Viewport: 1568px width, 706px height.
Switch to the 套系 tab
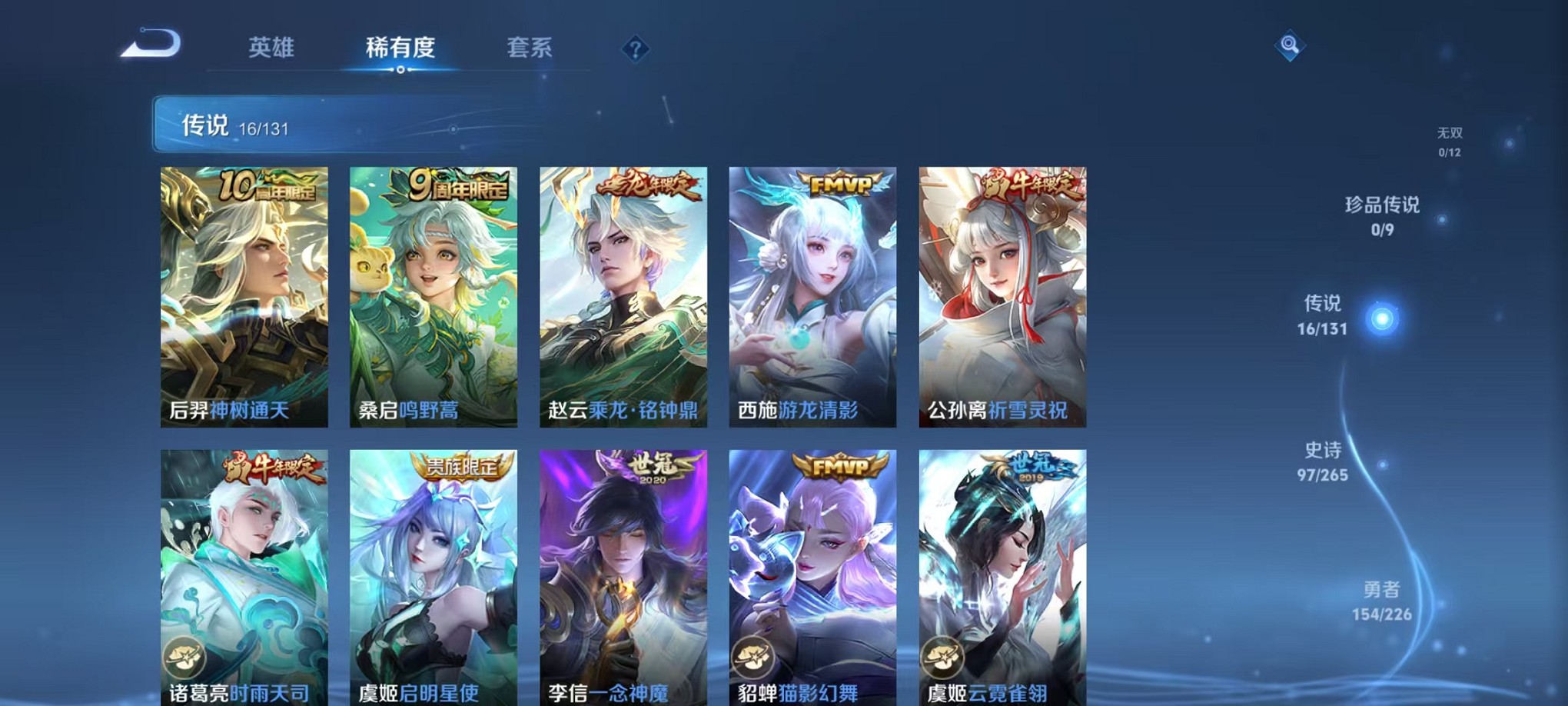(531, 48)
